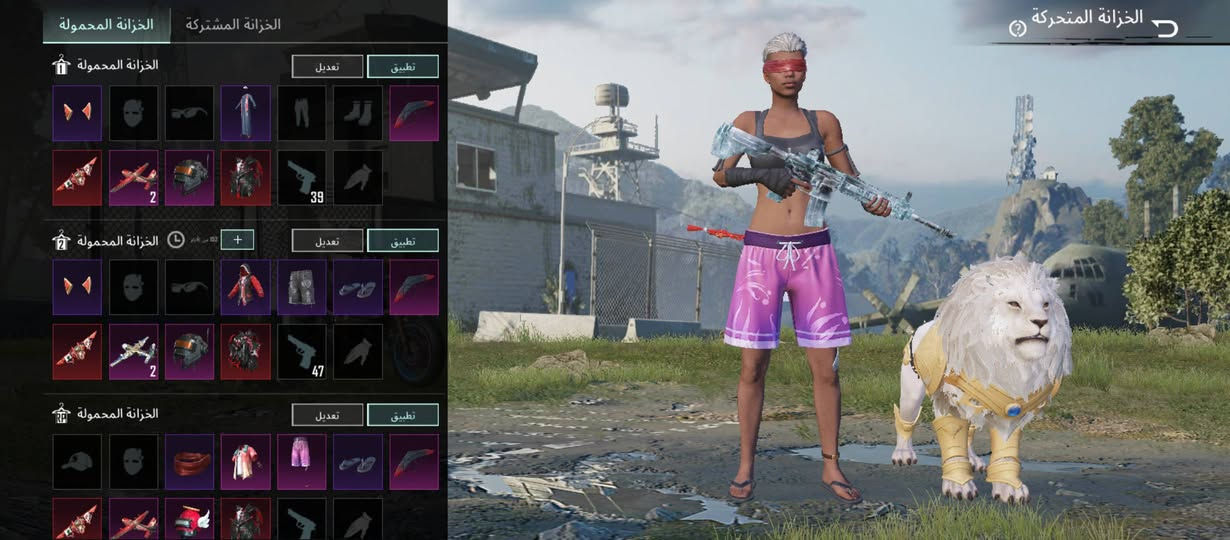Select the الخزانة المحمولة tab
This screenshot has width=1230, height=540.
(106, 24)
